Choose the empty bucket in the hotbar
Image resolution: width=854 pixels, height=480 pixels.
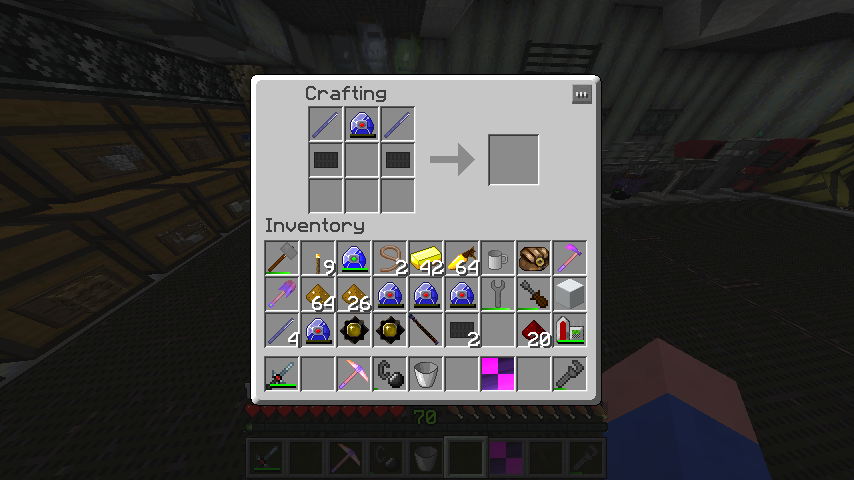(425, 374)
